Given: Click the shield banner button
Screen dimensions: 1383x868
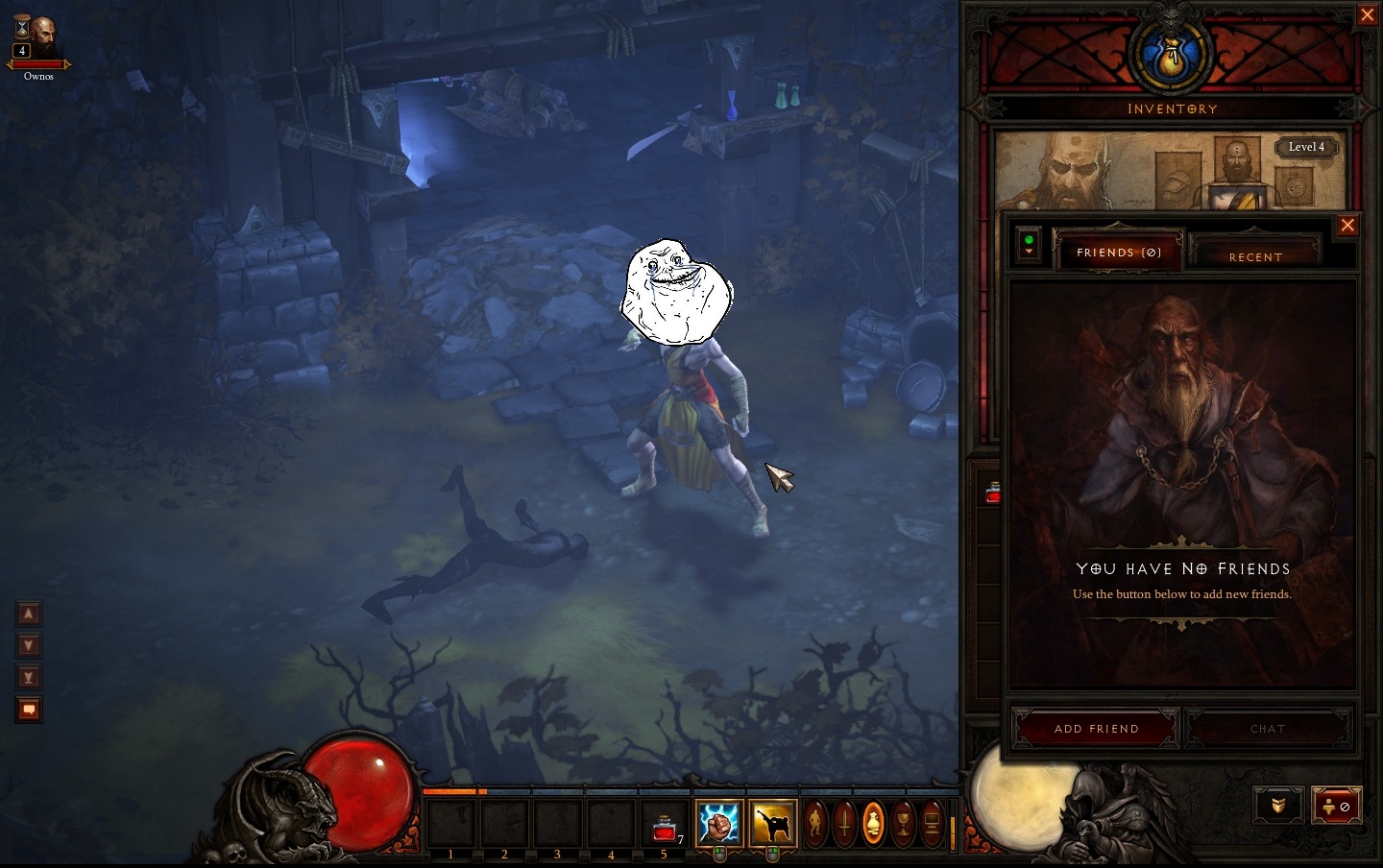Looking at the screenshot, I should [1277, 807].
